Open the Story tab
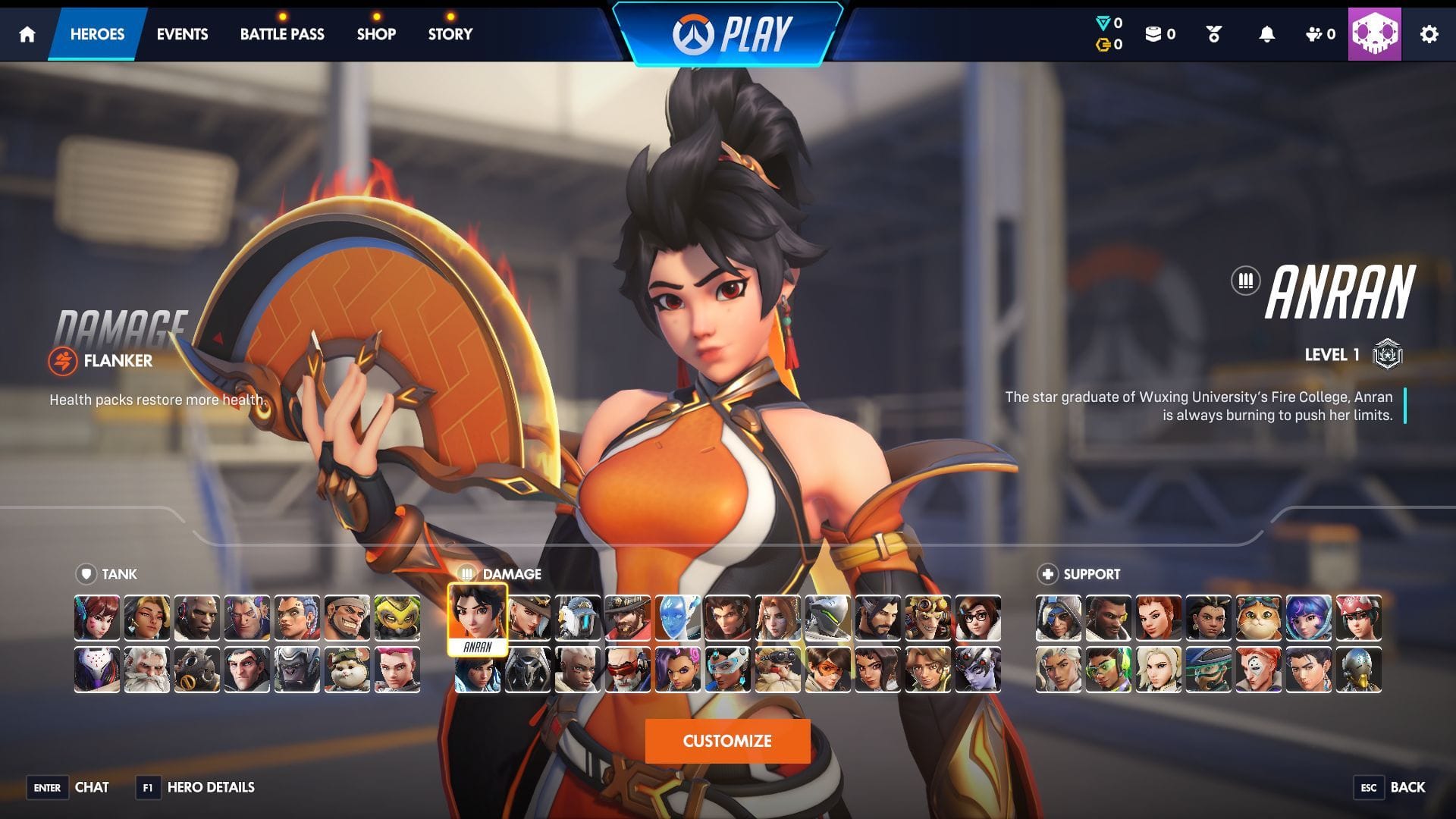 tap(450, 34)
